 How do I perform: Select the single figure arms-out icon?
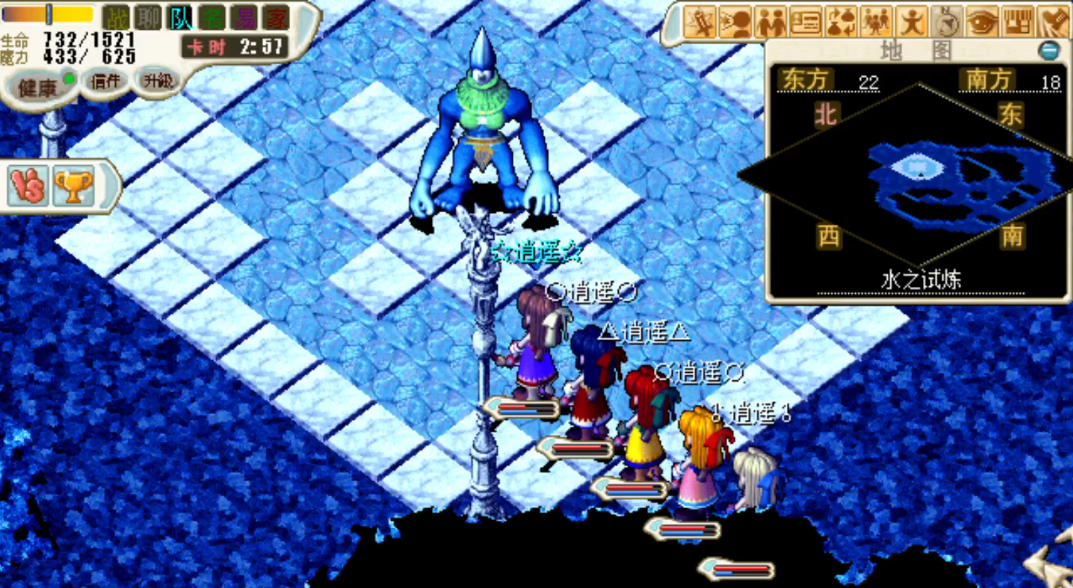pos(912,20)
